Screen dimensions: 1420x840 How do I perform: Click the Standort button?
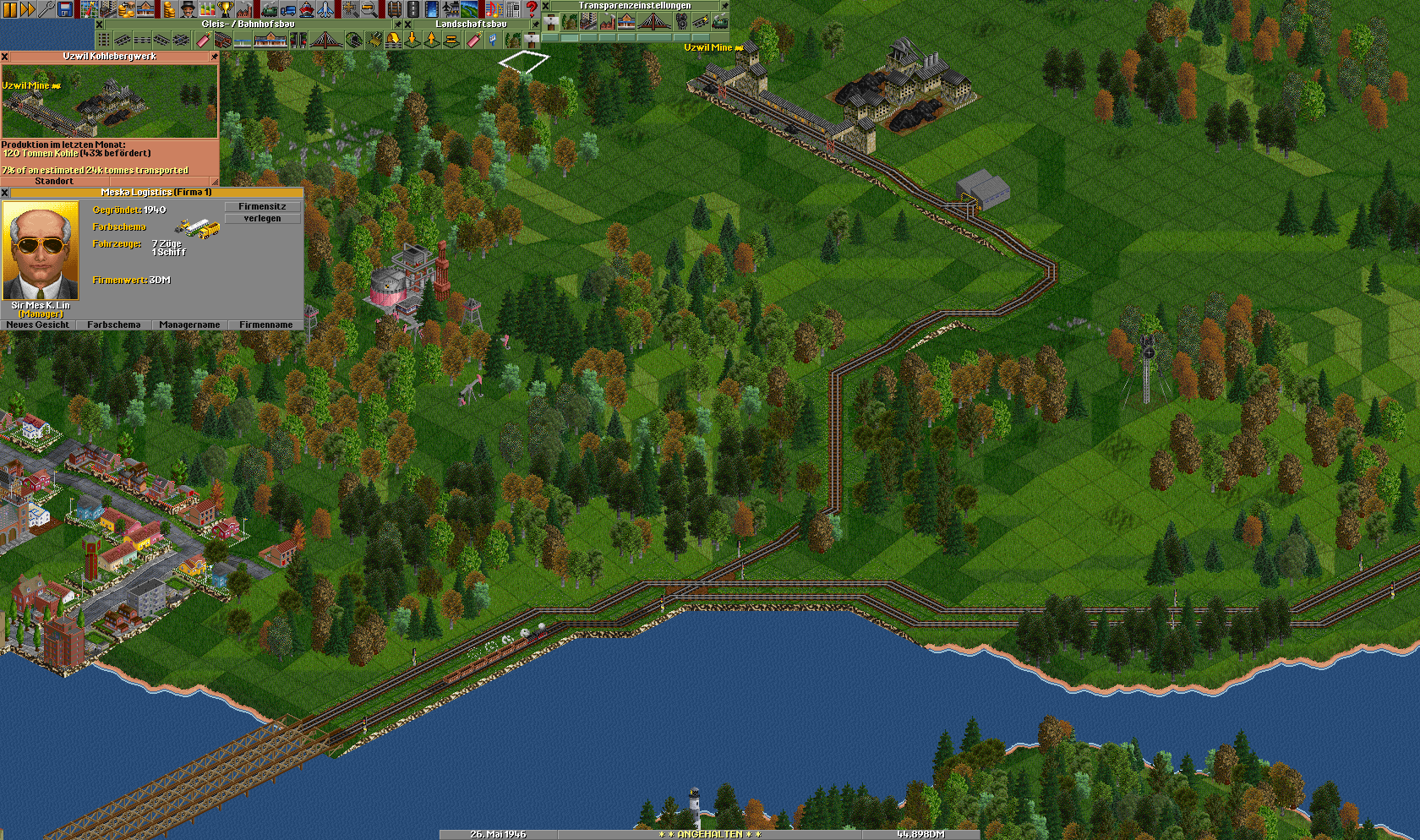pos(54,182)
